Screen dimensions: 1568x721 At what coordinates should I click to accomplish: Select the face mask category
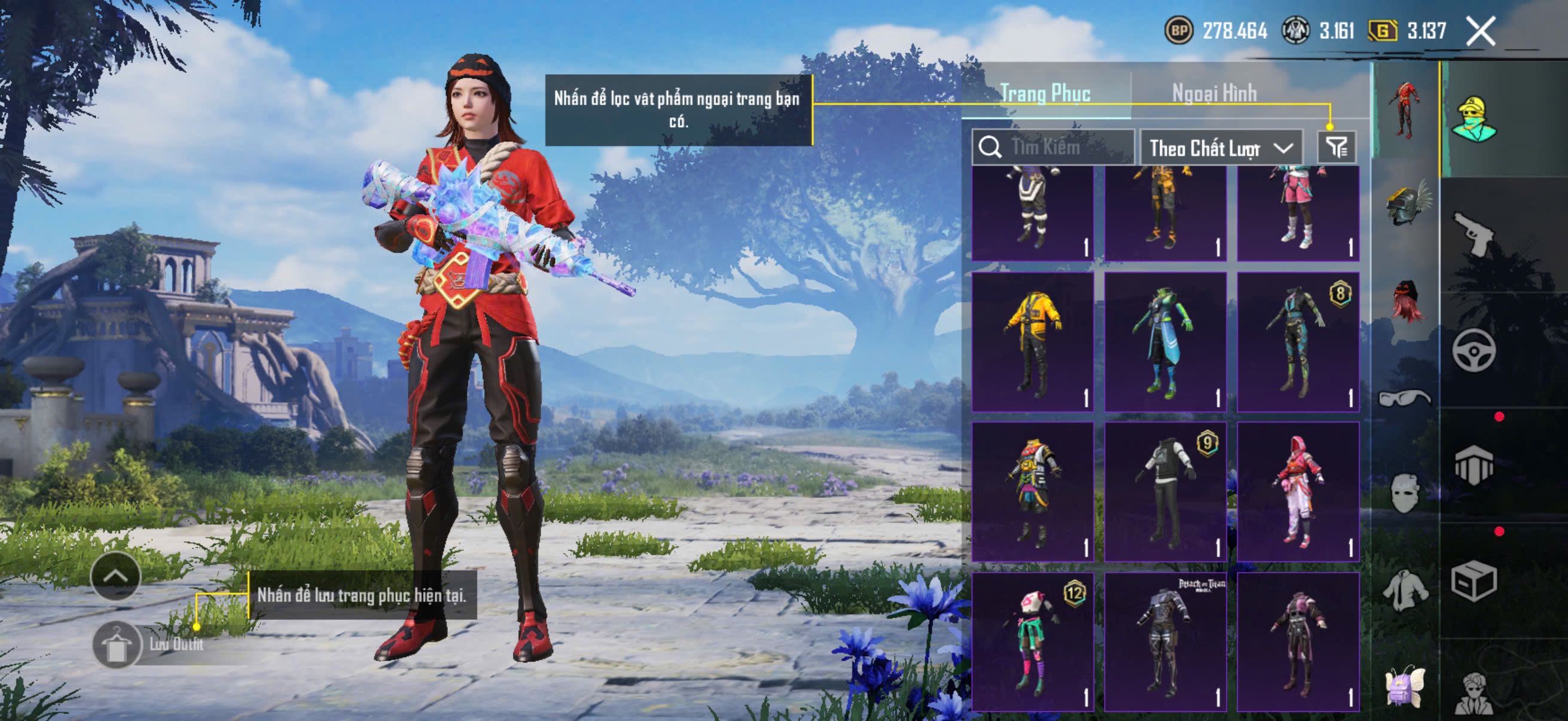click(x=1405, y=493)
